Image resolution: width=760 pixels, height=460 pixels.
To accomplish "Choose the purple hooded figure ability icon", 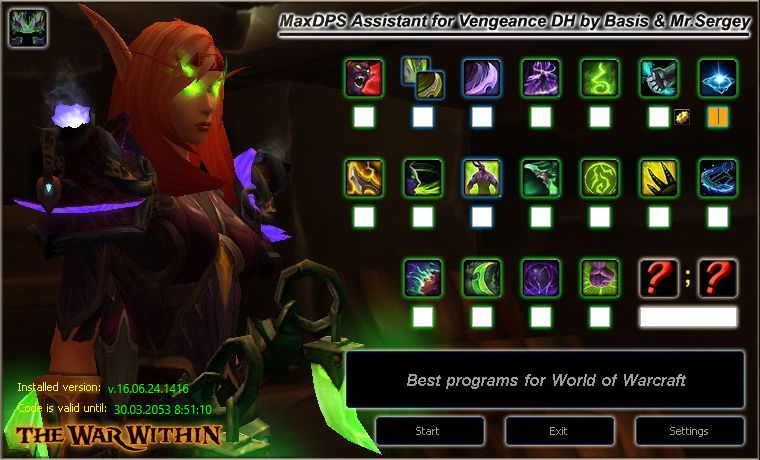I will click(x=541, y=77).
